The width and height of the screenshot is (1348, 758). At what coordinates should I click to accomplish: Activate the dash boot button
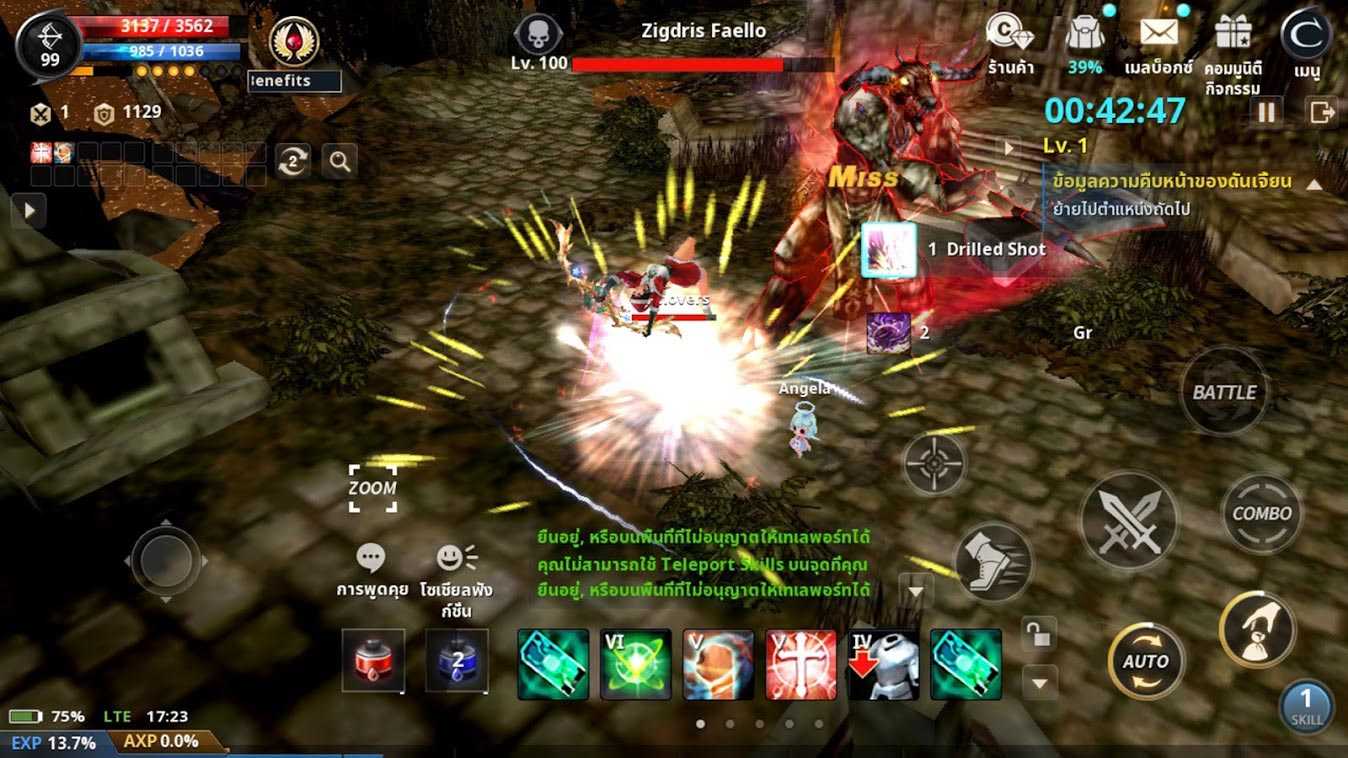tap(993, 561)
